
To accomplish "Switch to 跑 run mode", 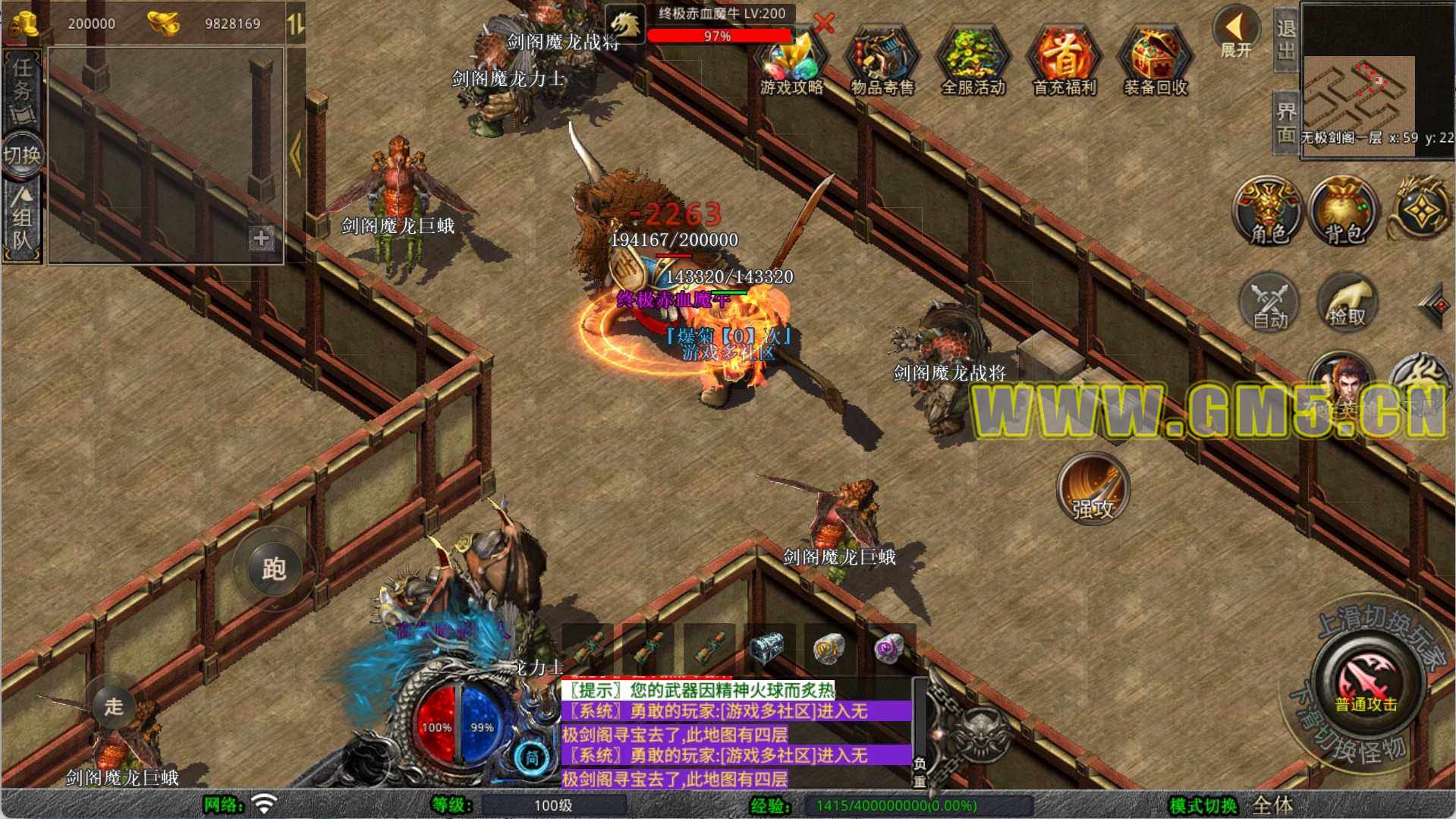I will coord(274,569).
